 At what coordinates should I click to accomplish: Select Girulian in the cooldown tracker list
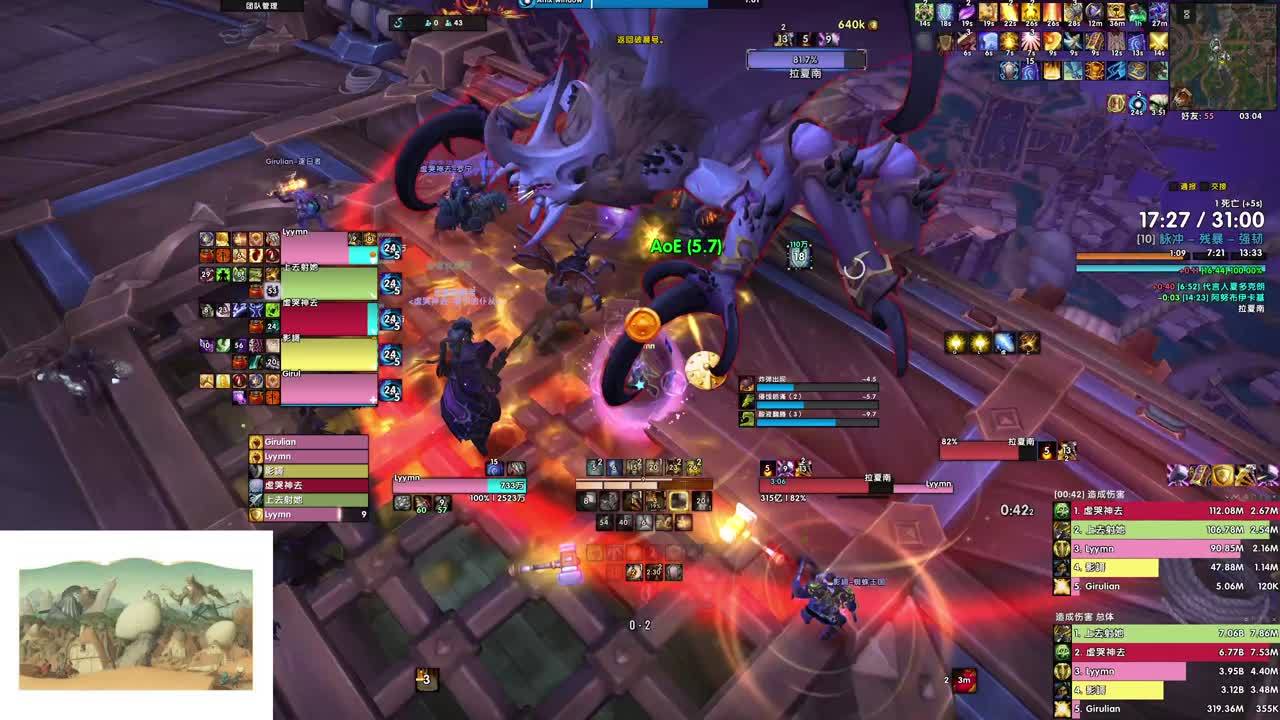point(308,442)
